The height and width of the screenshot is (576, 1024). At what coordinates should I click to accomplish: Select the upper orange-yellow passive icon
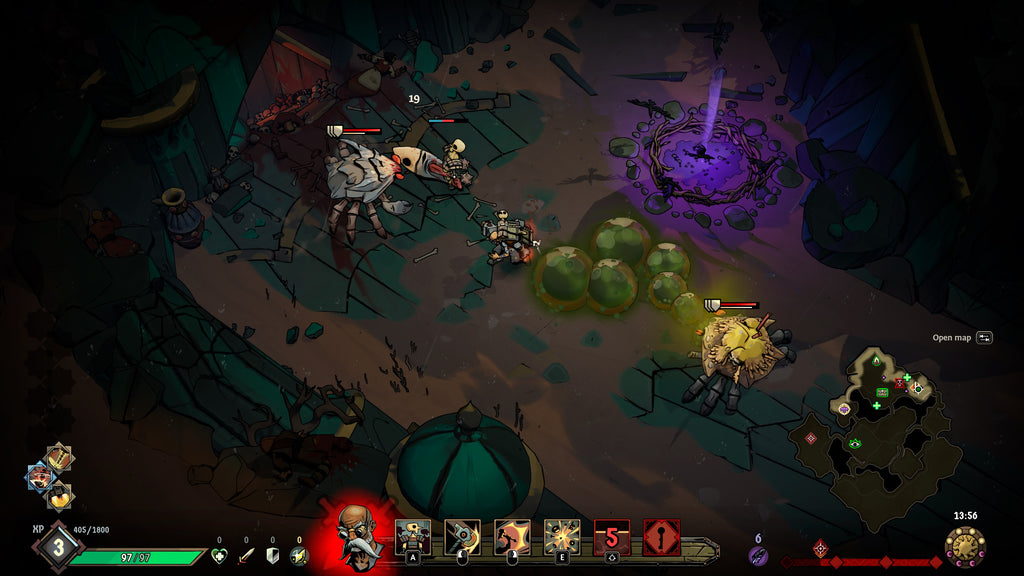[59, 458]
